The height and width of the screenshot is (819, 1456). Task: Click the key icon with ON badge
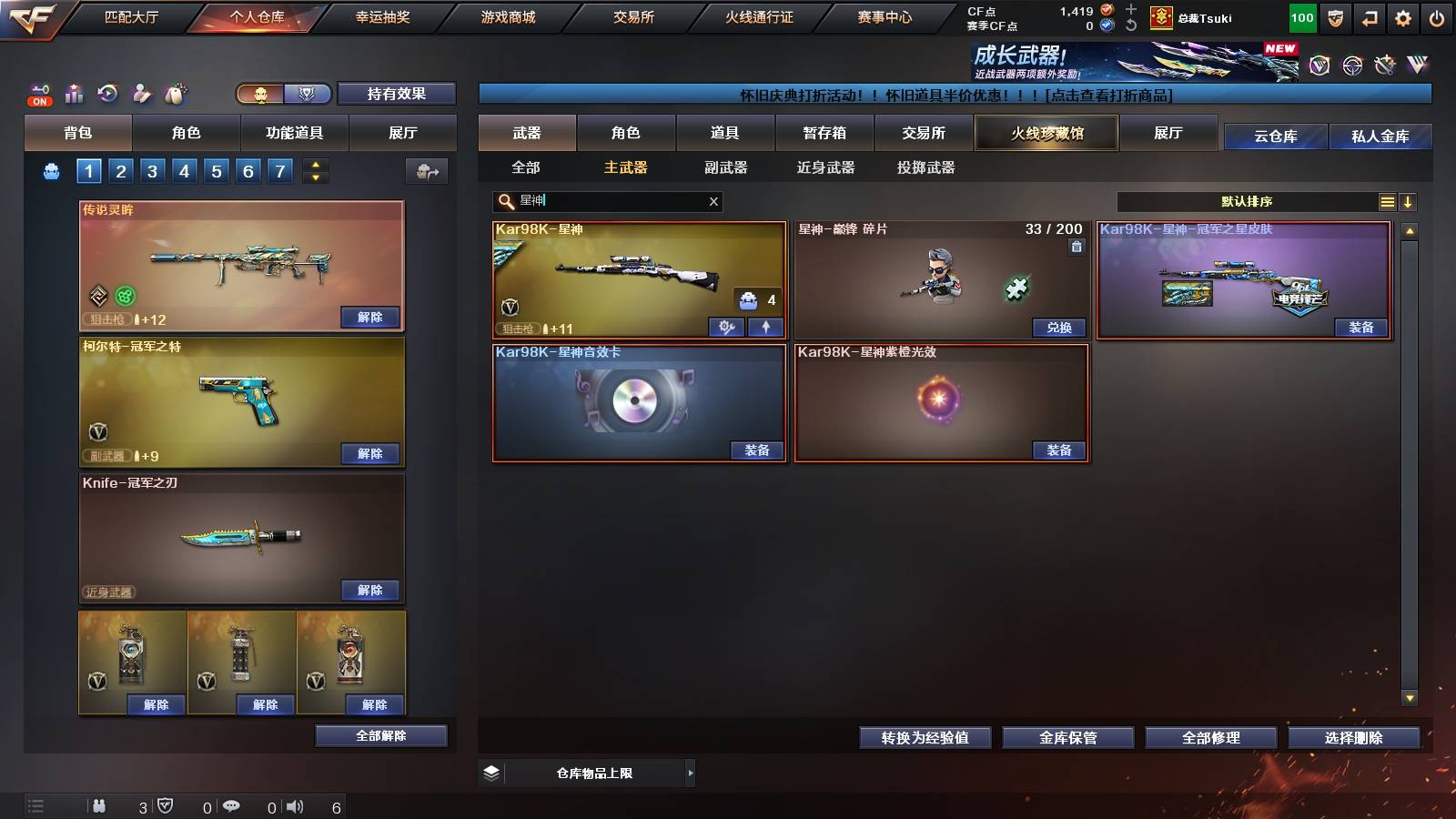[38, 91]
